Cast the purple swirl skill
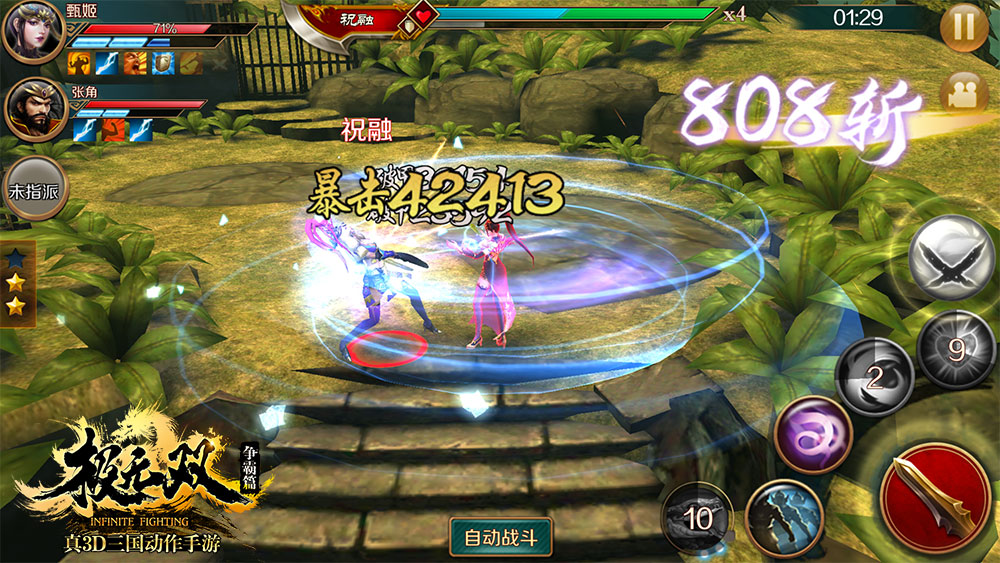 tap(812, 436)
